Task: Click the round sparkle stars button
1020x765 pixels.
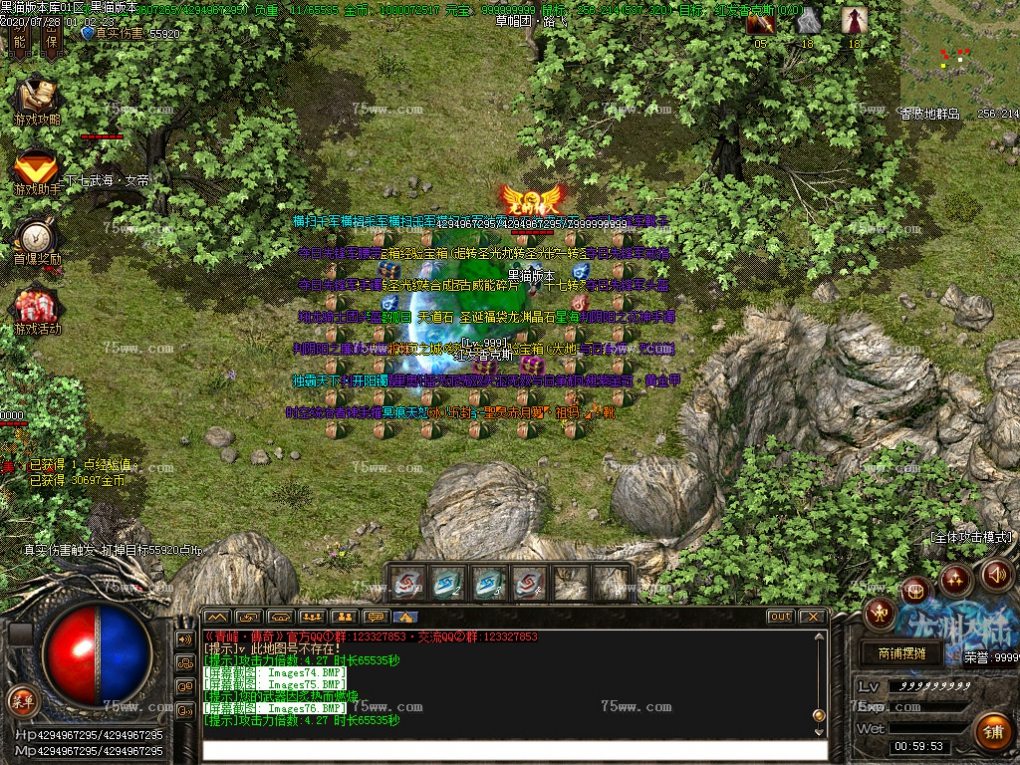Action: tap(955, 580)
